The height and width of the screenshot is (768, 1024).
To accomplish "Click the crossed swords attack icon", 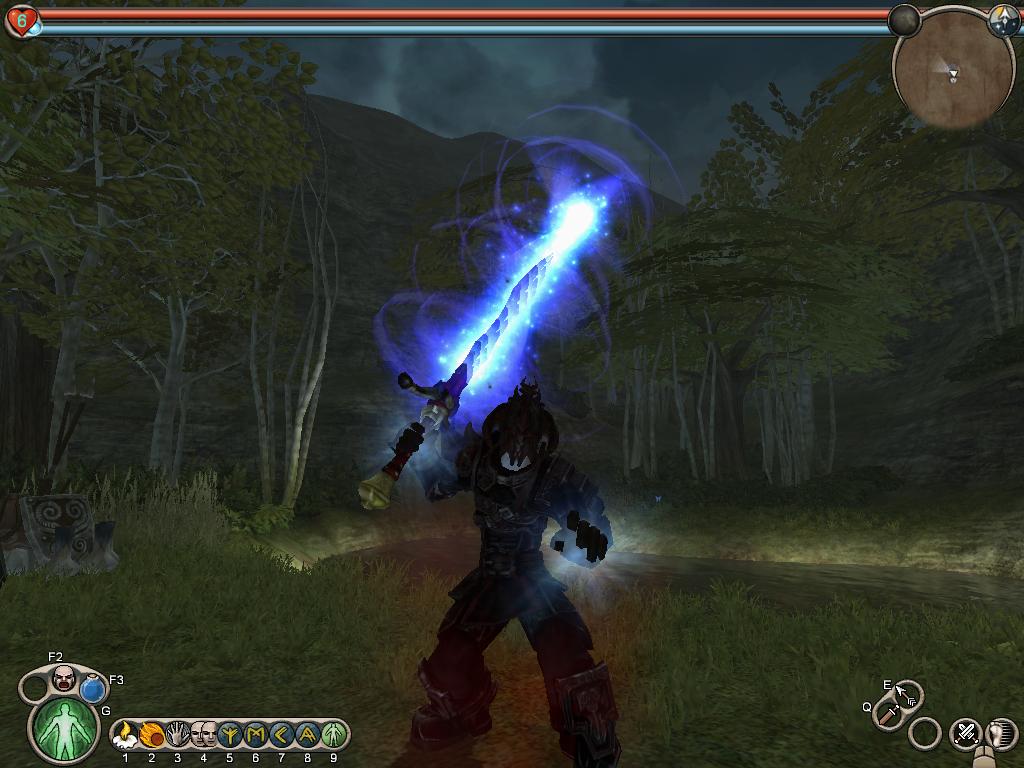I will [965, 733].
